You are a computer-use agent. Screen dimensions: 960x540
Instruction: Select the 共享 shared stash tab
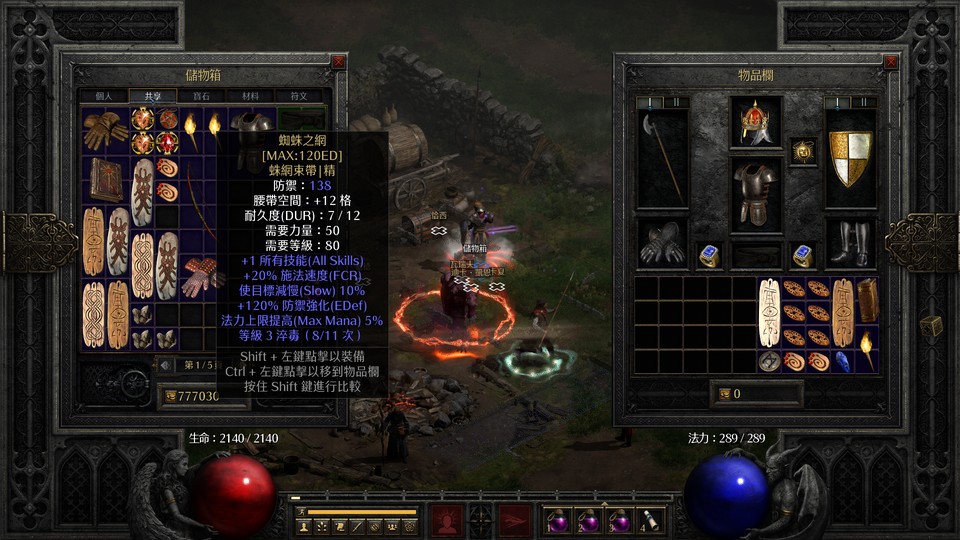[152, 96]
